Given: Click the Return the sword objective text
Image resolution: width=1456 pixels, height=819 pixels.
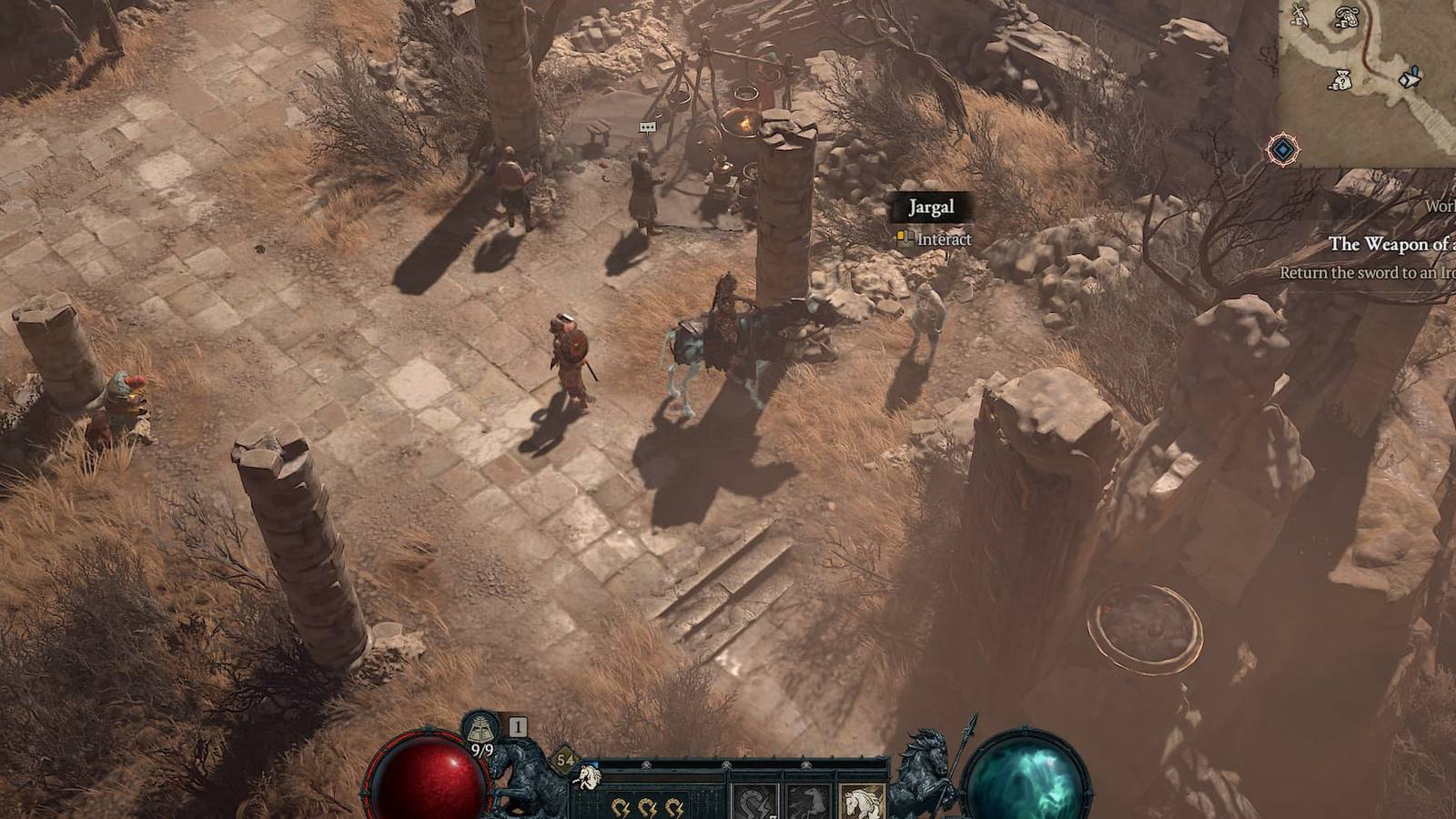Looking at the screenshot, I should click(x=1365, y=271).
